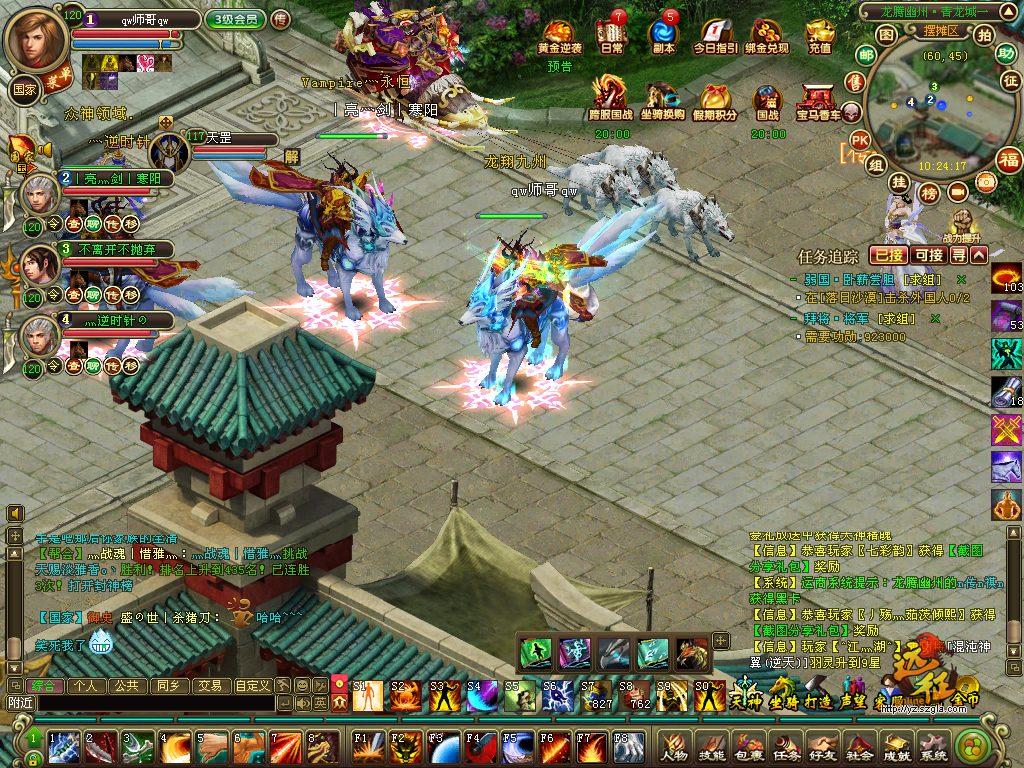
Task: Switch chat to the 交易 tab
Action: click(x=208, y=686)
